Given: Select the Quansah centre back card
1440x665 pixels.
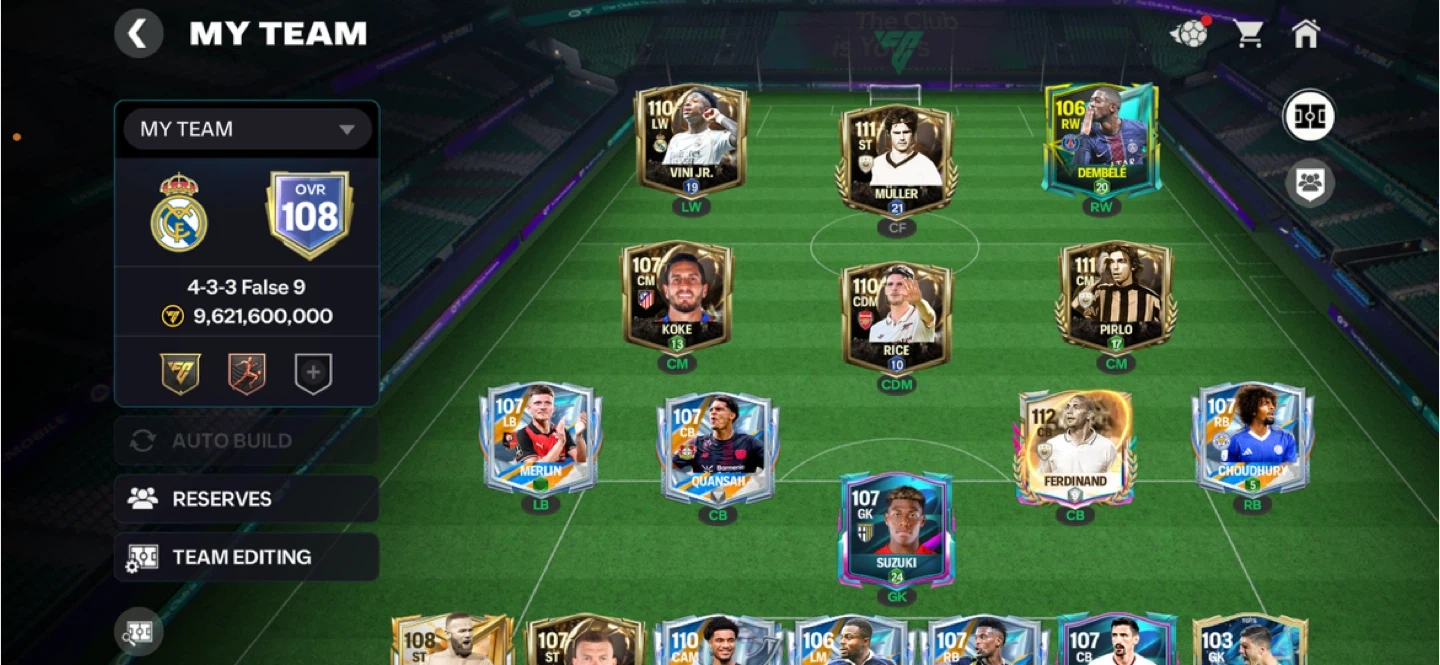Looking at the screenshot, I should [718, 448].
